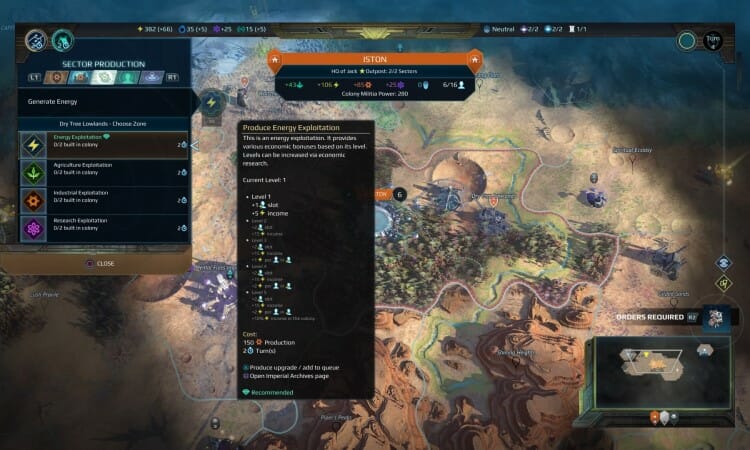Open the blue ship production tab
This screenshot has width=750, height=450.
click(x=152, y=77)
